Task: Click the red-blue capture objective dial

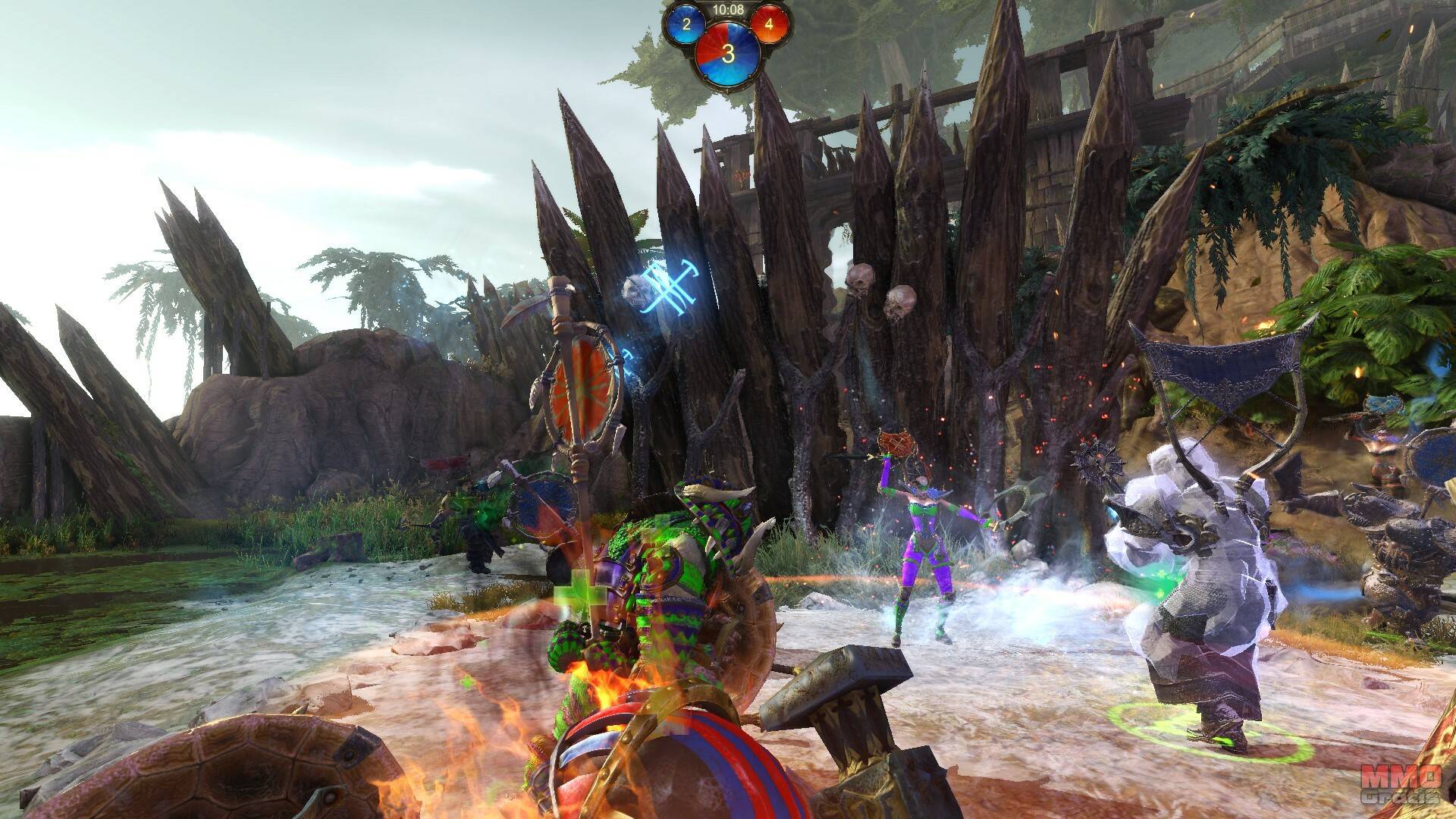Action: pyautogui.click(x=728, y=54)
